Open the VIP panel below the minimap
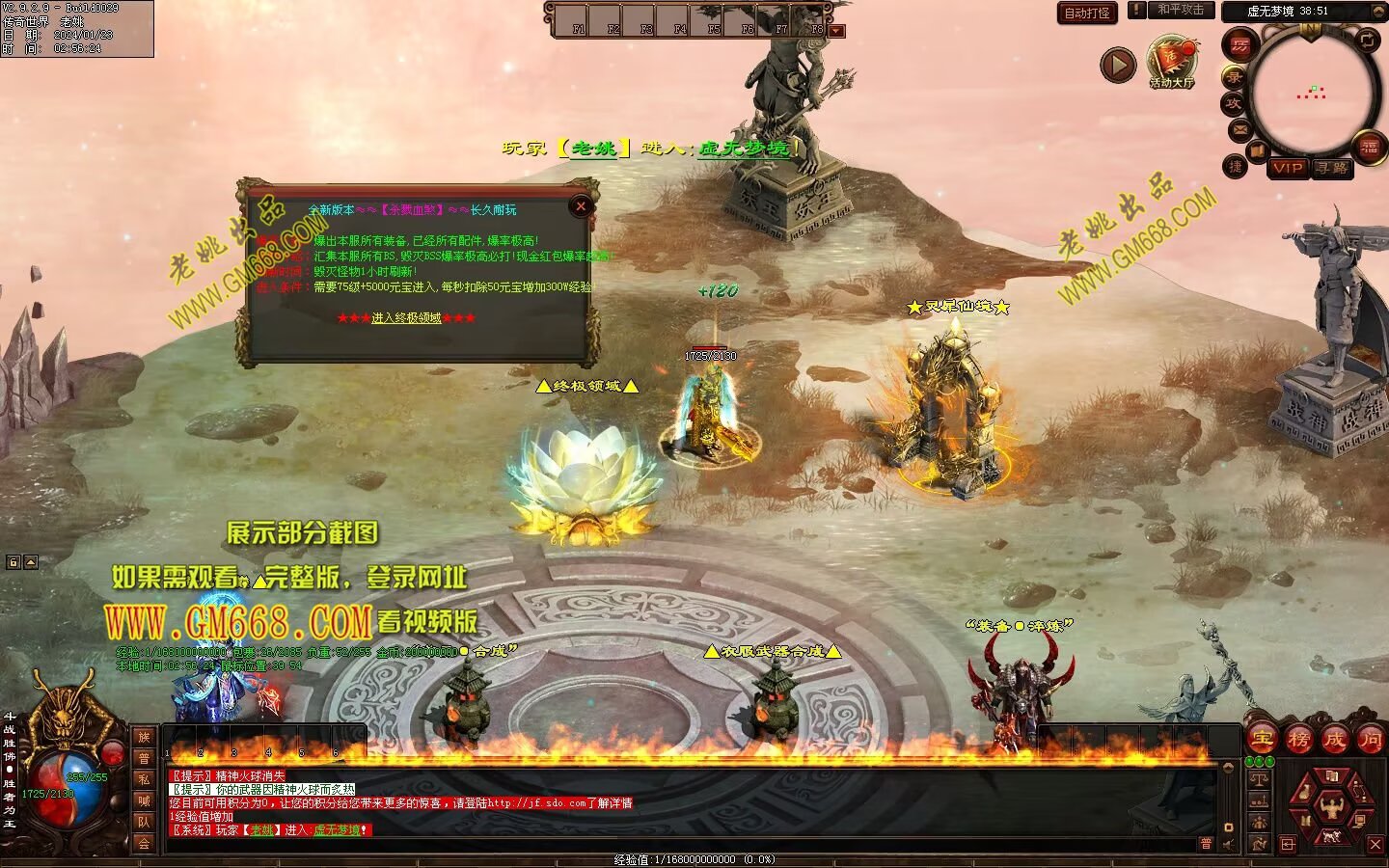 coord(1287,168)
